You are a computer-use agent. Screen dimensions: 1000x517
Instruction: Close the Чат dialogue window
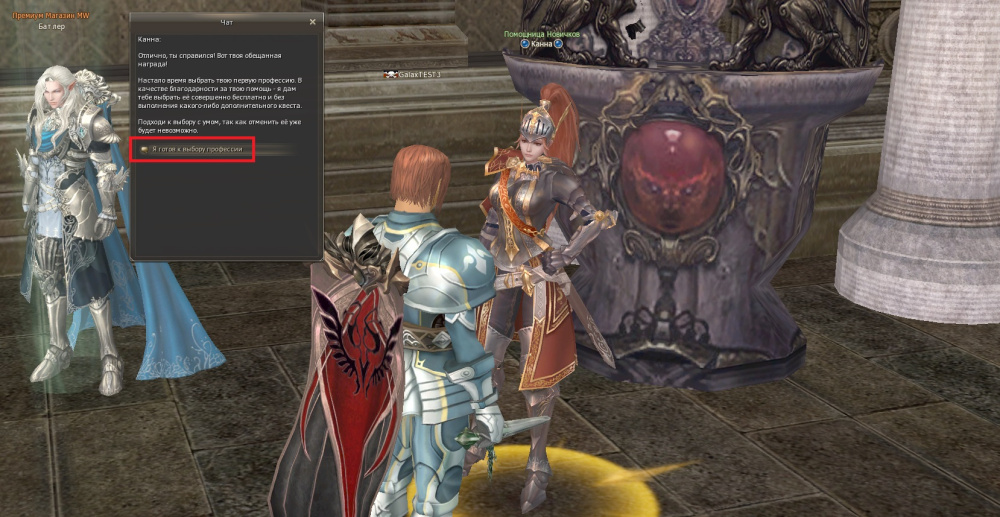coord(312,21)
